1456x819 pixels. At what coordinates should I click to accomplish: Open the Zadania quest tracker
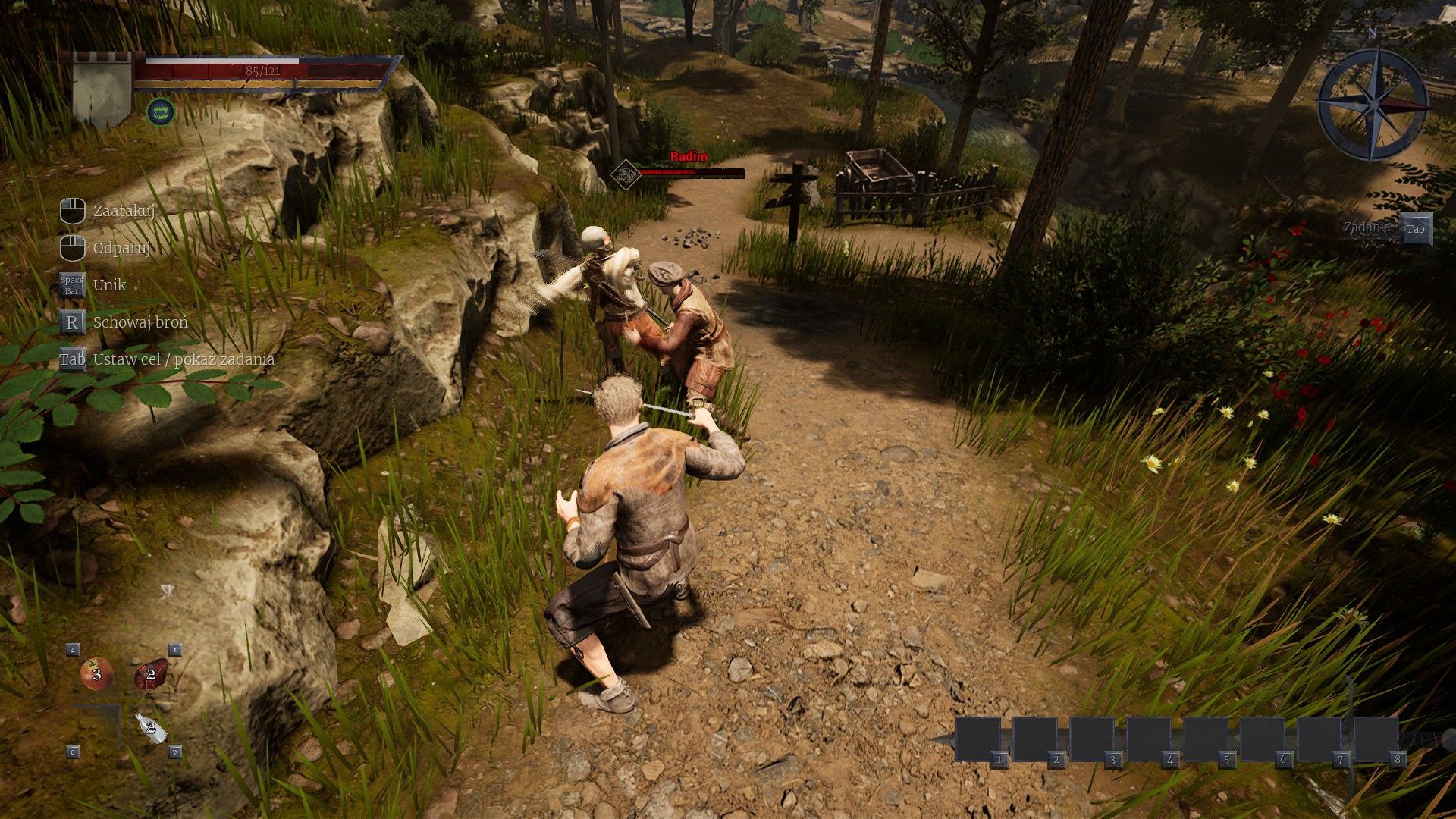1415,229
